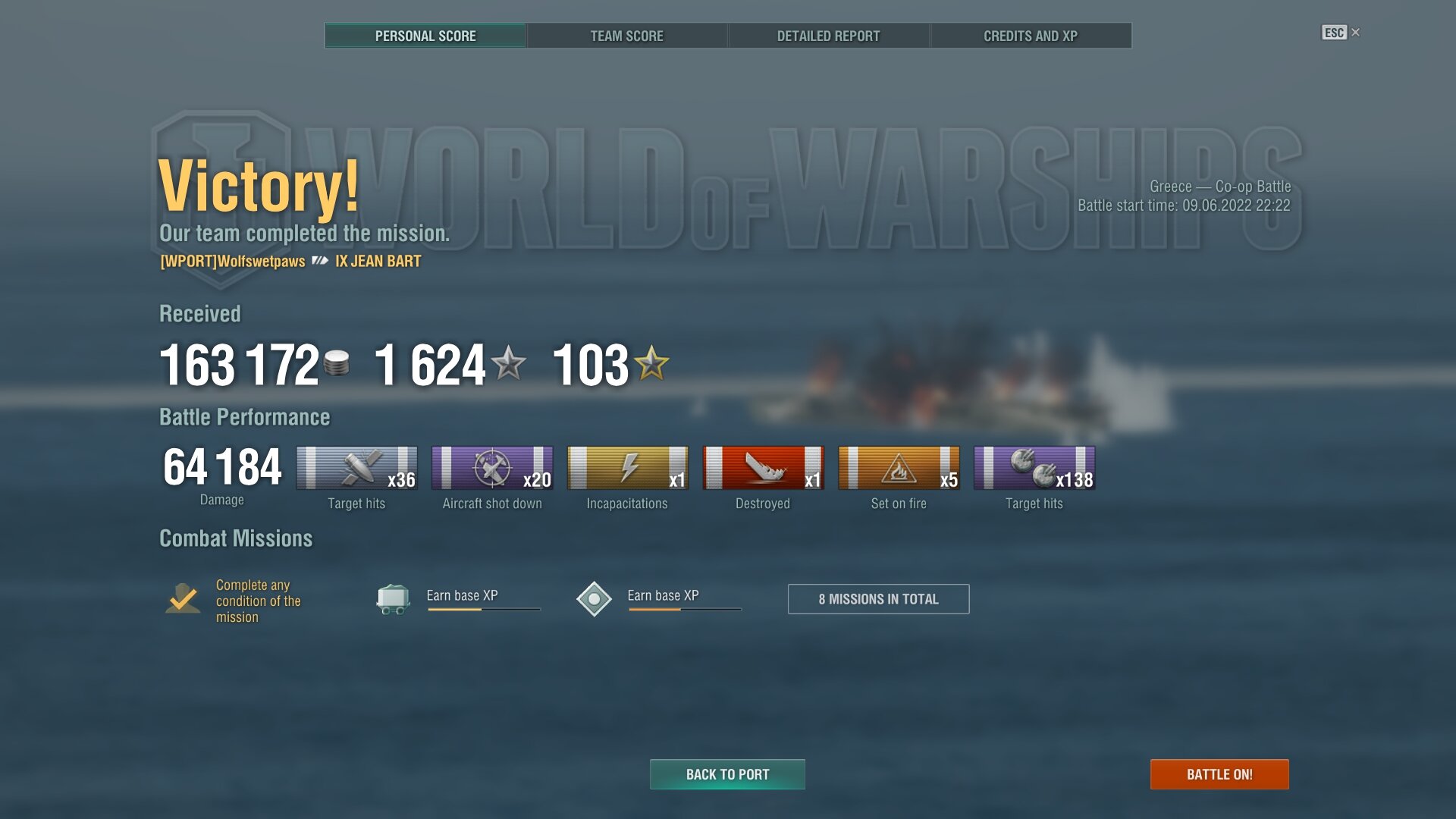This screenshot has width=1456, height=819.
Task: Click the player name Wolfswetpaws
Action: coord(233,262)
